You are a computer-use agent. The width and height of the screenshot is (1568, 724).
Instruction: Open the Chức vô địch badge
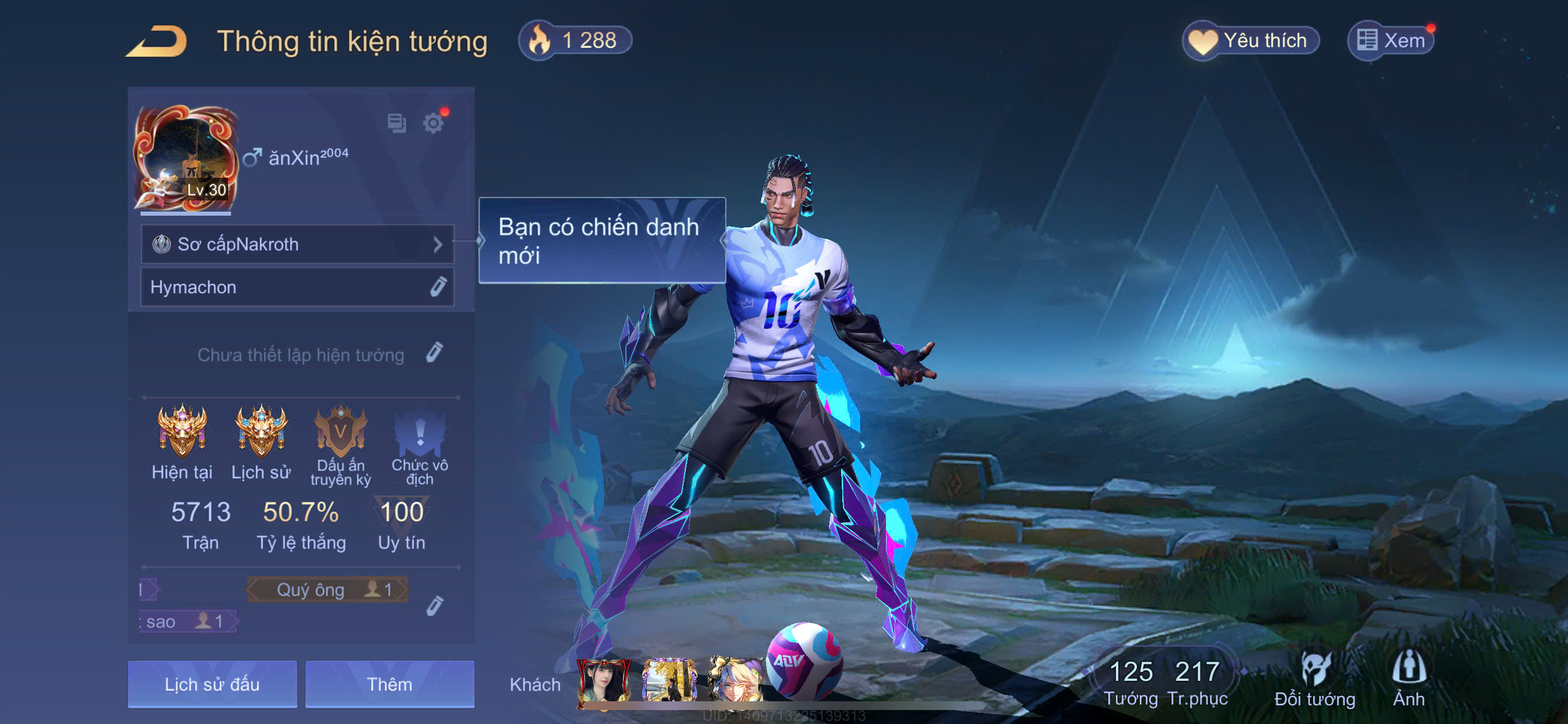(x=419, y=433)
